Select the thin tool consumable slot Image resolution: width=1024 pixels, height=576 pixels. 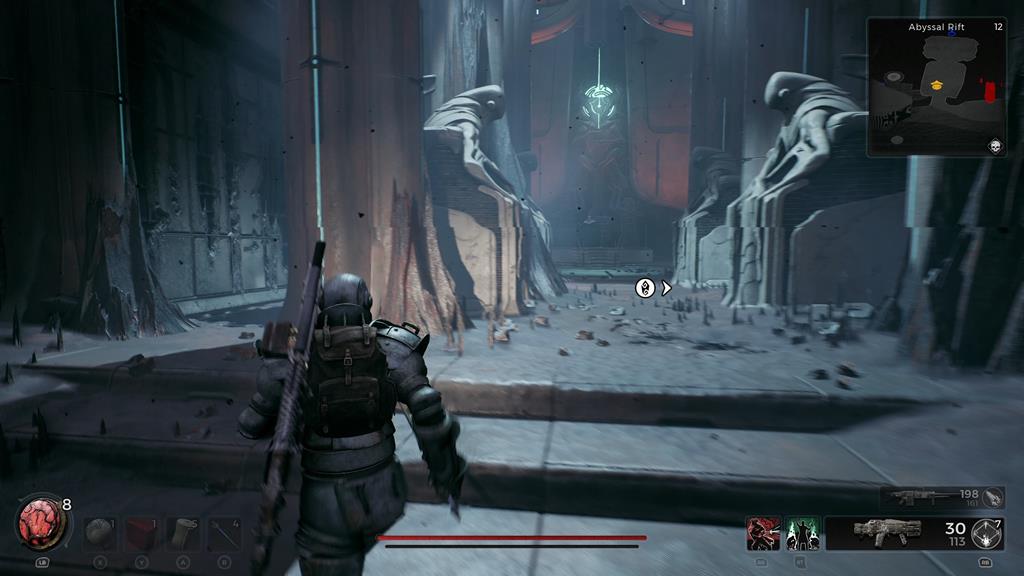click(224, 533)
